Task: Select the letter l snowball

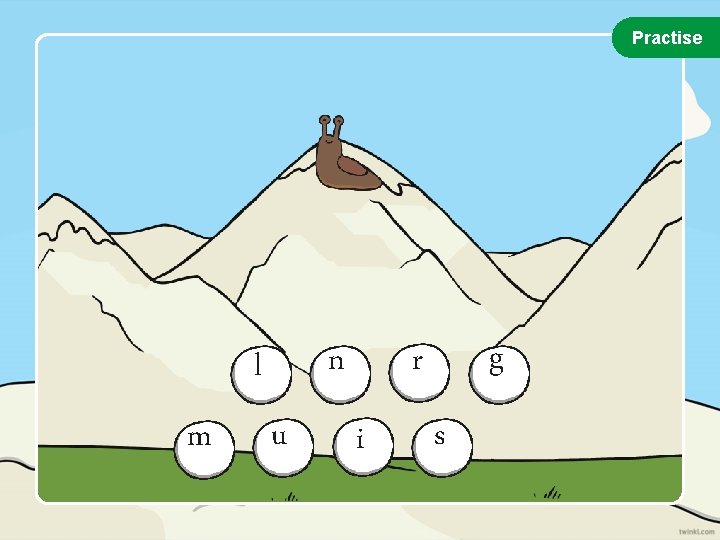Action: click(260, 368)
